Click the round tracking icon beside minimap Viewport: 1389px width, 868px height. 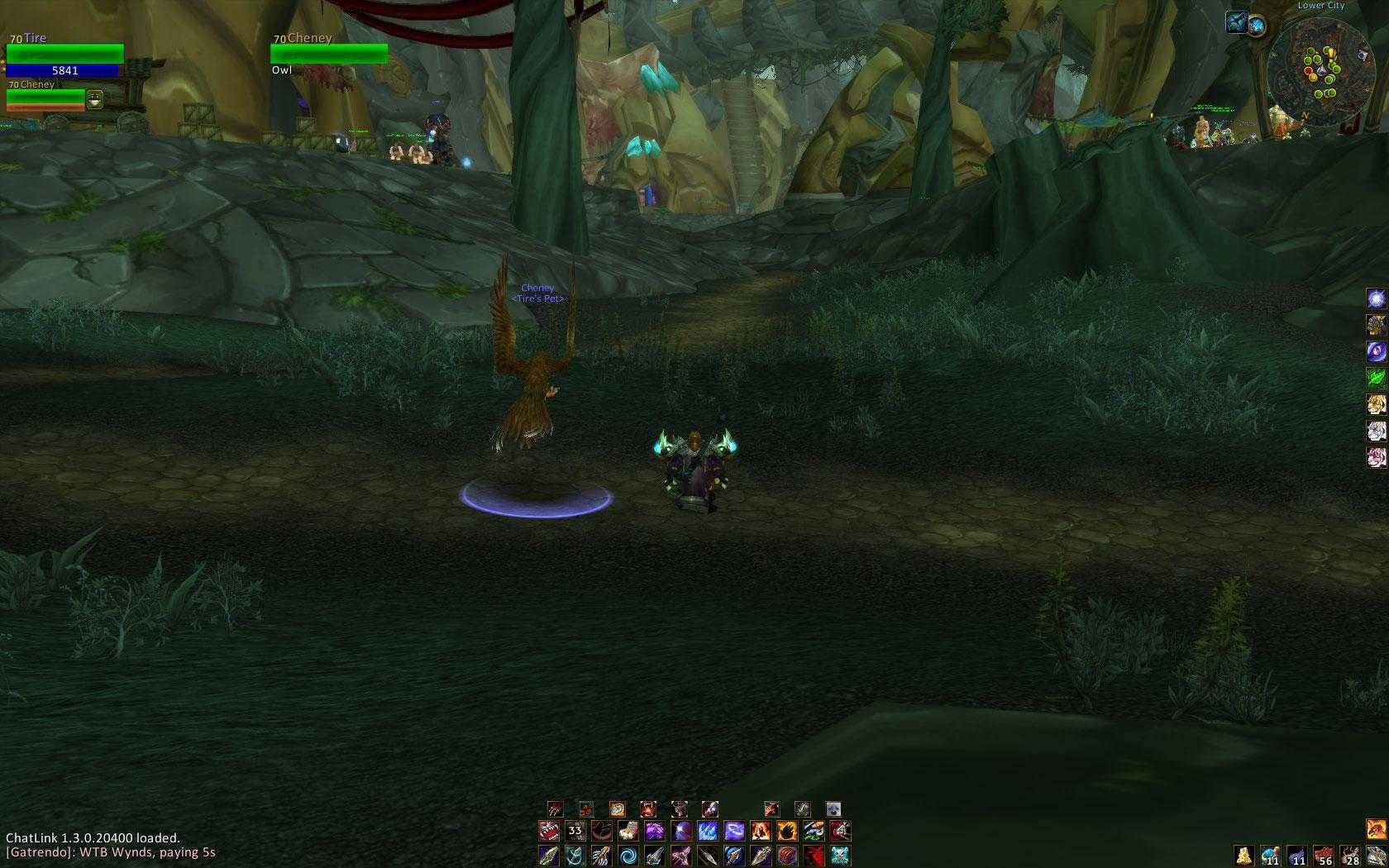pyautogui.click(x=1257, y=25)
